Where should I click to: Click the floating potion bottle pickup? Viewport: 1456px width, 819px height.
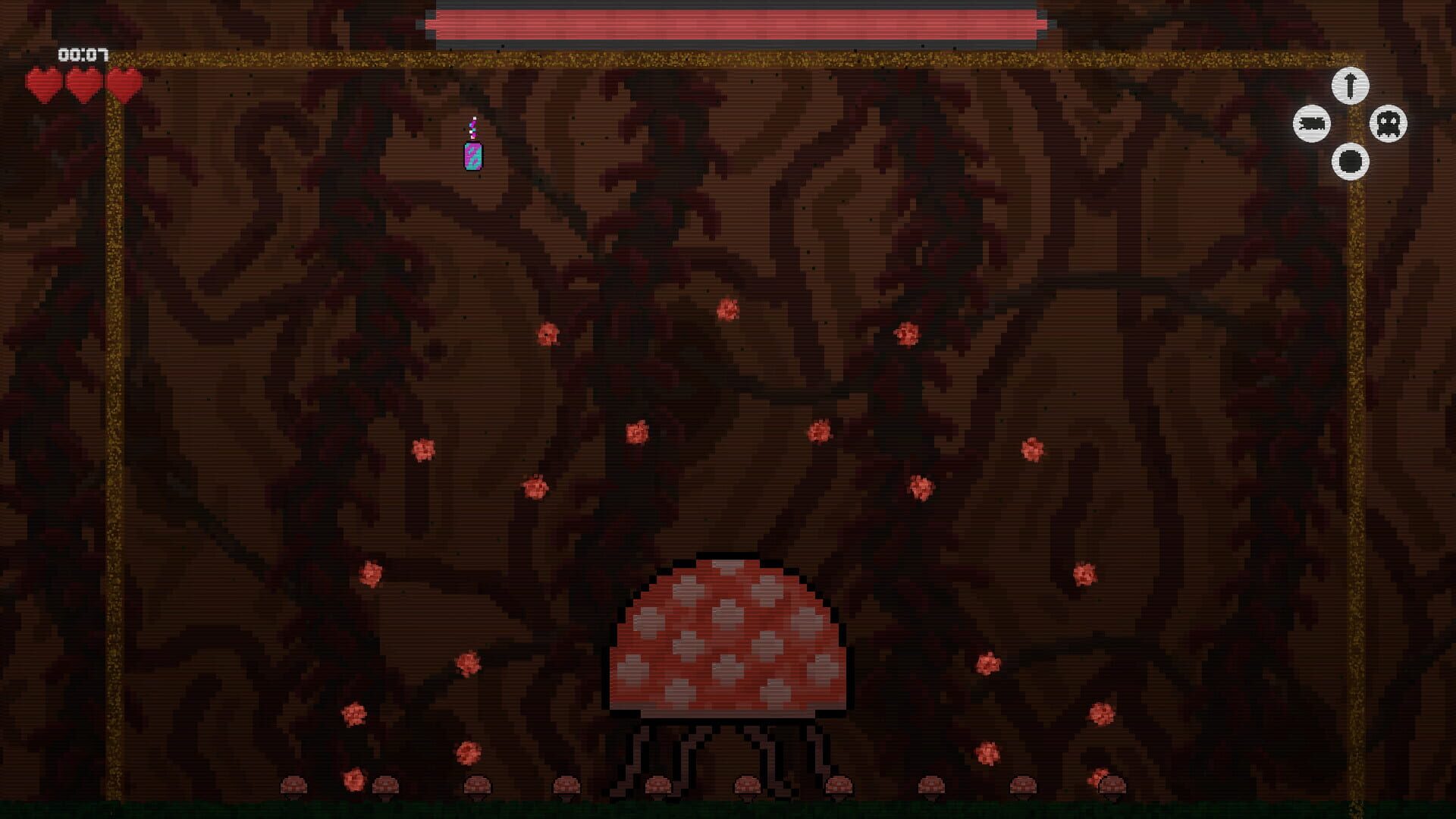[x=472, y=152]
